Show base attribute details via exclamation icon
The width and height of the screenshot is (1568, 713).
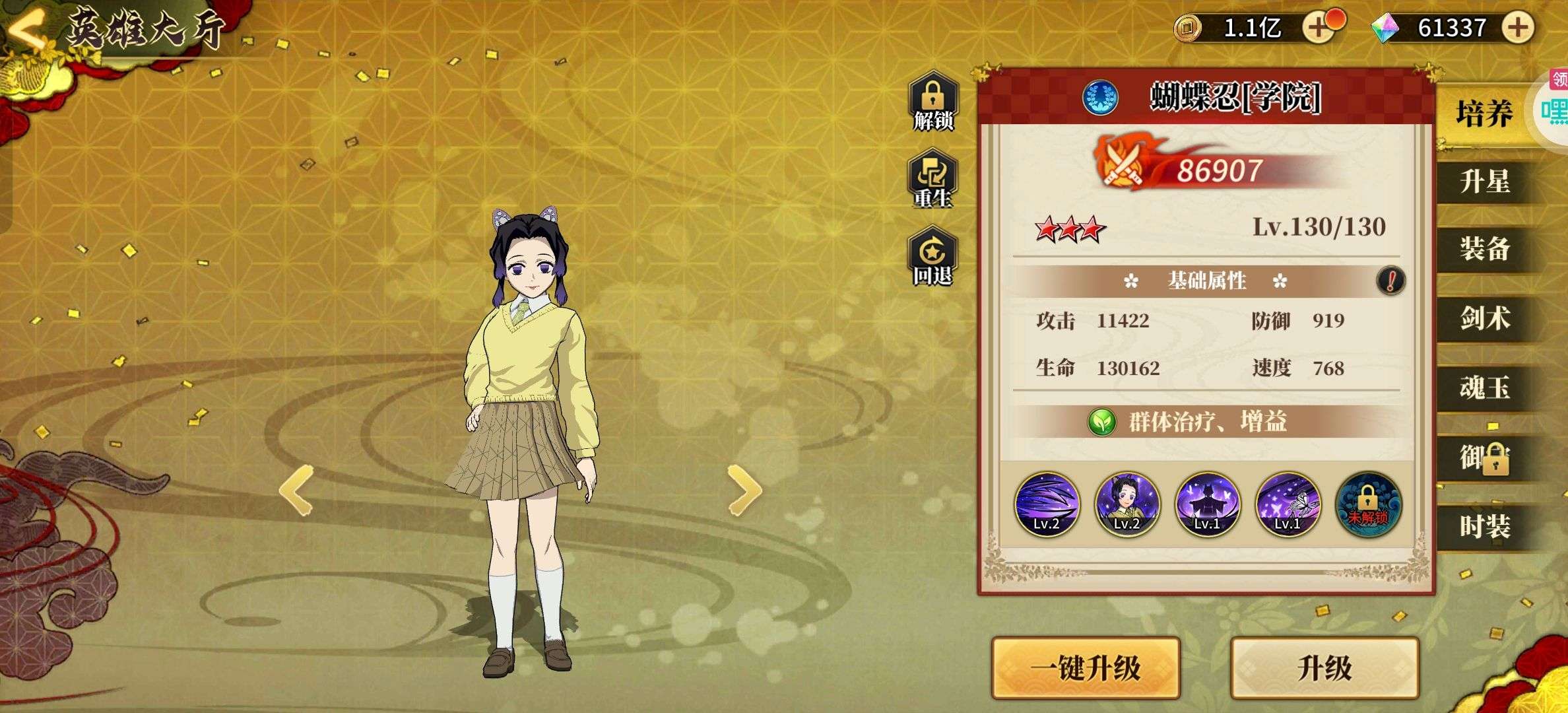(1390, 281)
